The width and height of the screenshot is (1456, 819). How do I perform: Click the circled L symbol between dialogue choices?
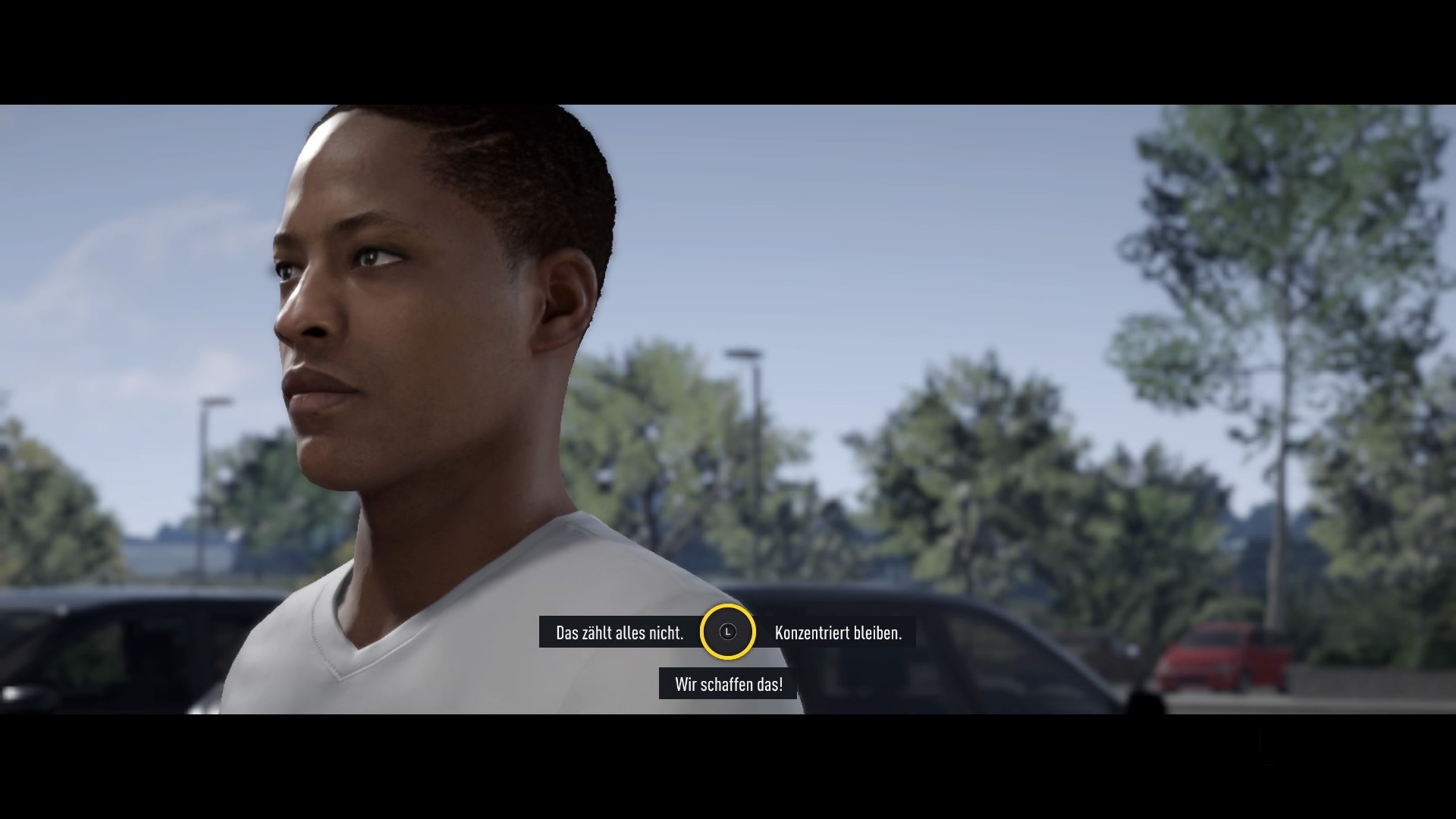tap(729, 632)
